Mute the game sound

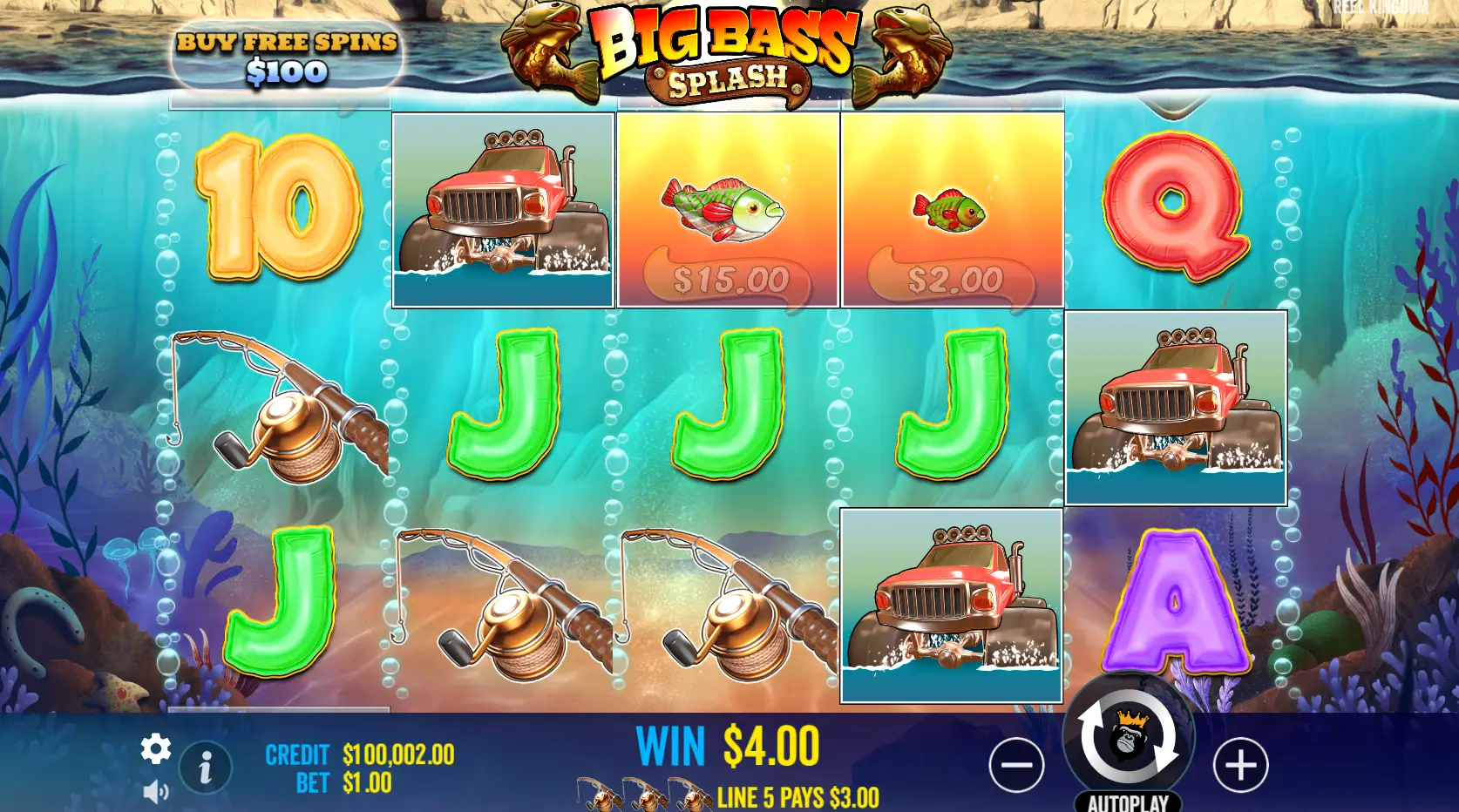click(157, 791)
